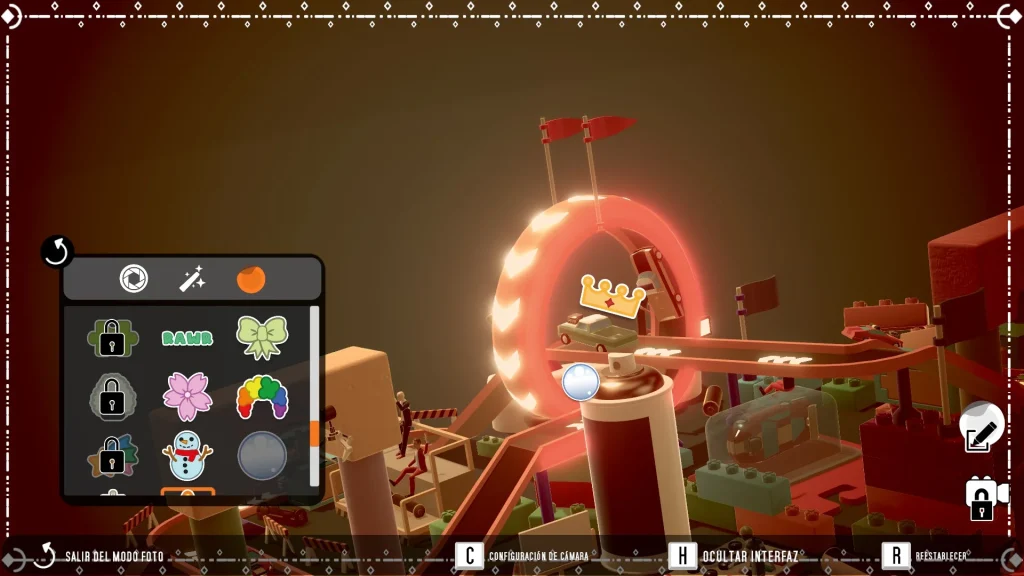
Task: Select the pink cherry blossom sticker
Action: (x=188, y=396)
